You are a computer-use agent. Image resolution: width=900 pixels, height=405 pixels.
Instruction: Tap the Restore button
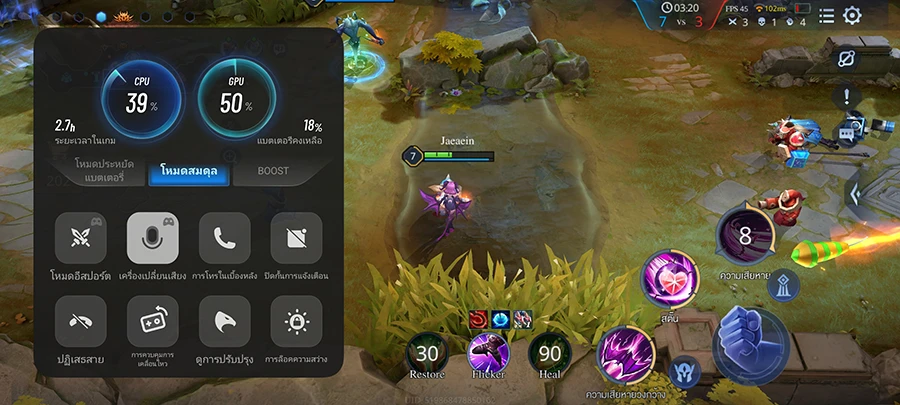point(428,353)
